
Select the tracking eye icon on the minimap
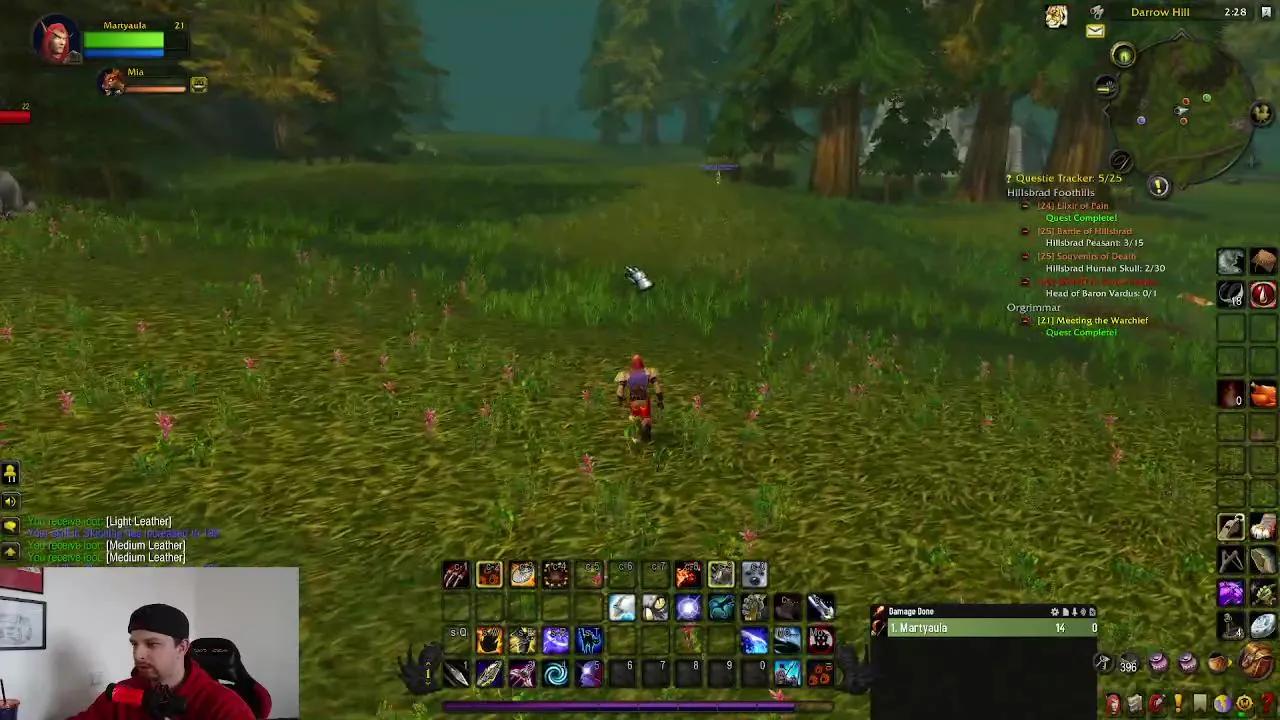[1123, 55]
